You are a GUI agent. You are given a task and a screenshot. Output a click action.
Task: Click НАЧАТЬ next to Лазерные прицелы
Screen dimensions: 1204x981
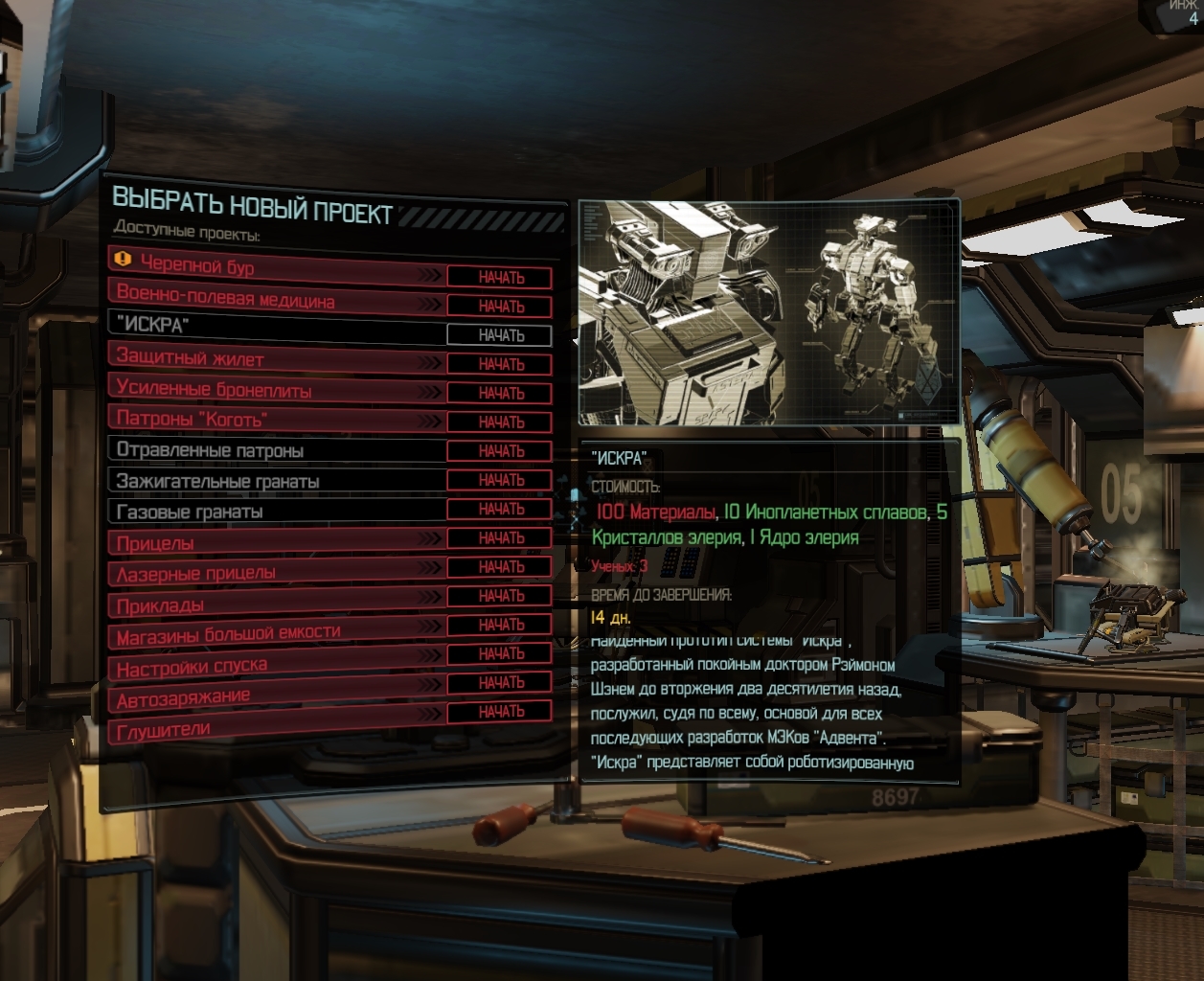[501, 567]
